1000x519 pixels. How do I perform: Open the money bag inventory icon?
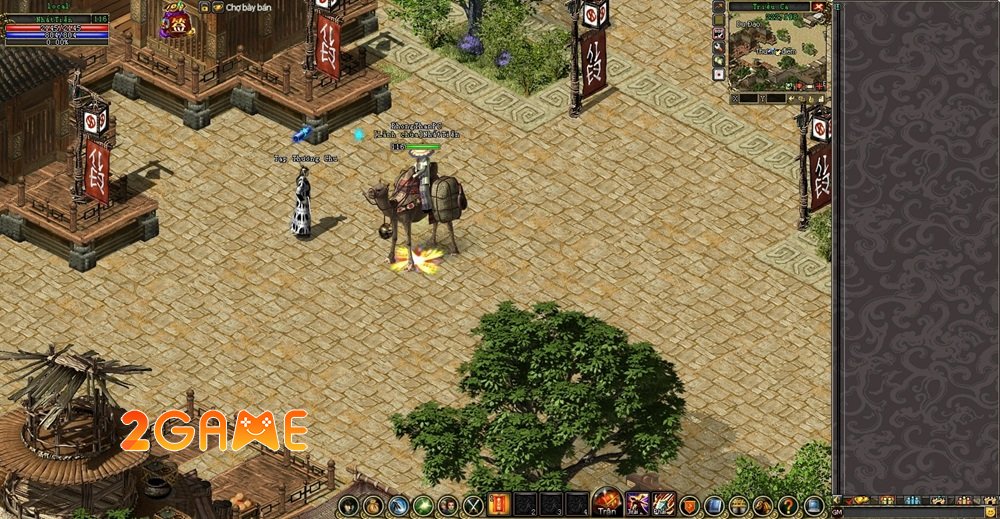(x=373, y=506)
